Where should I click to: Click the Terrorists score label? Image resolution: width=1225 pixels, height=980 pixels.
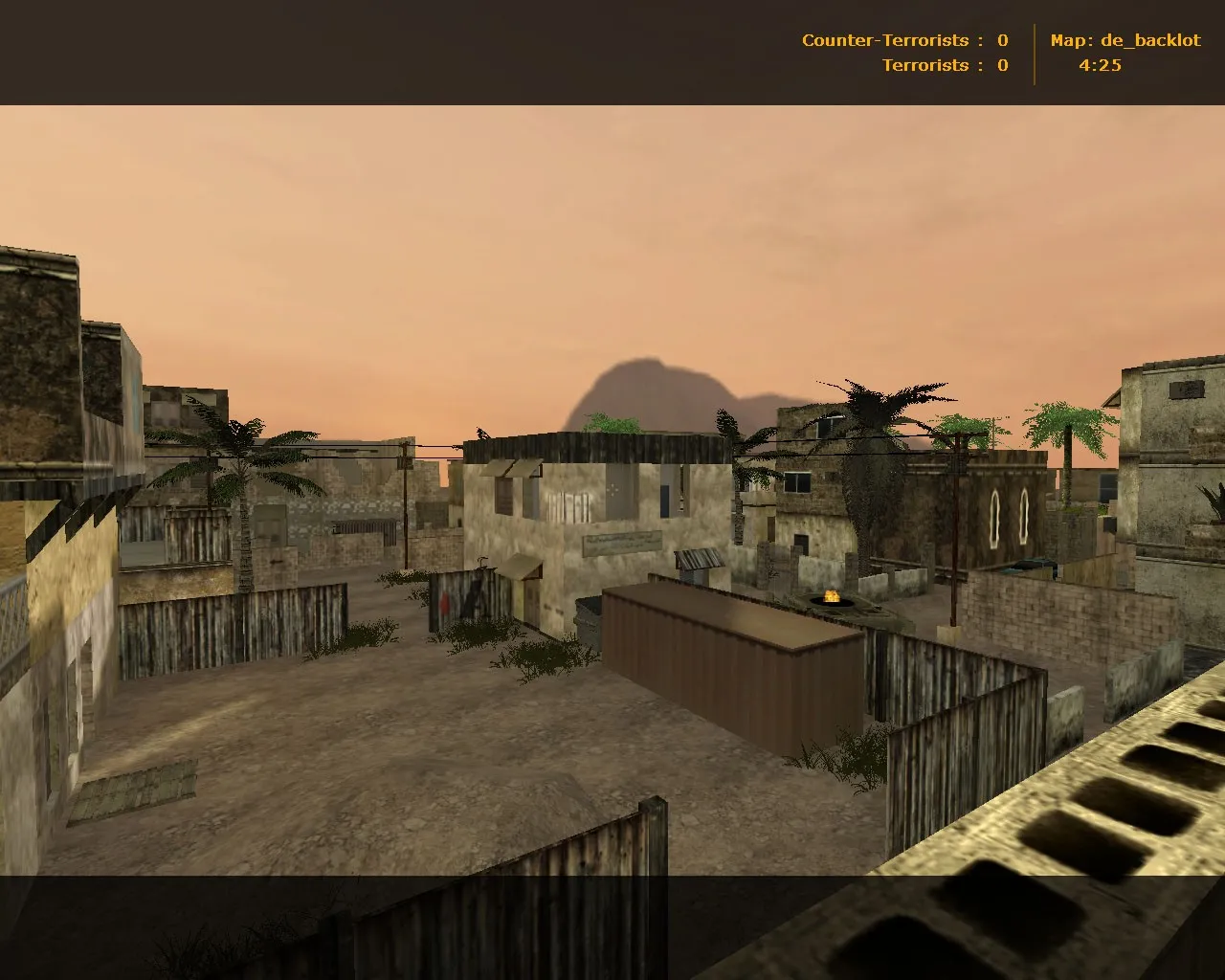coord(926,65)
